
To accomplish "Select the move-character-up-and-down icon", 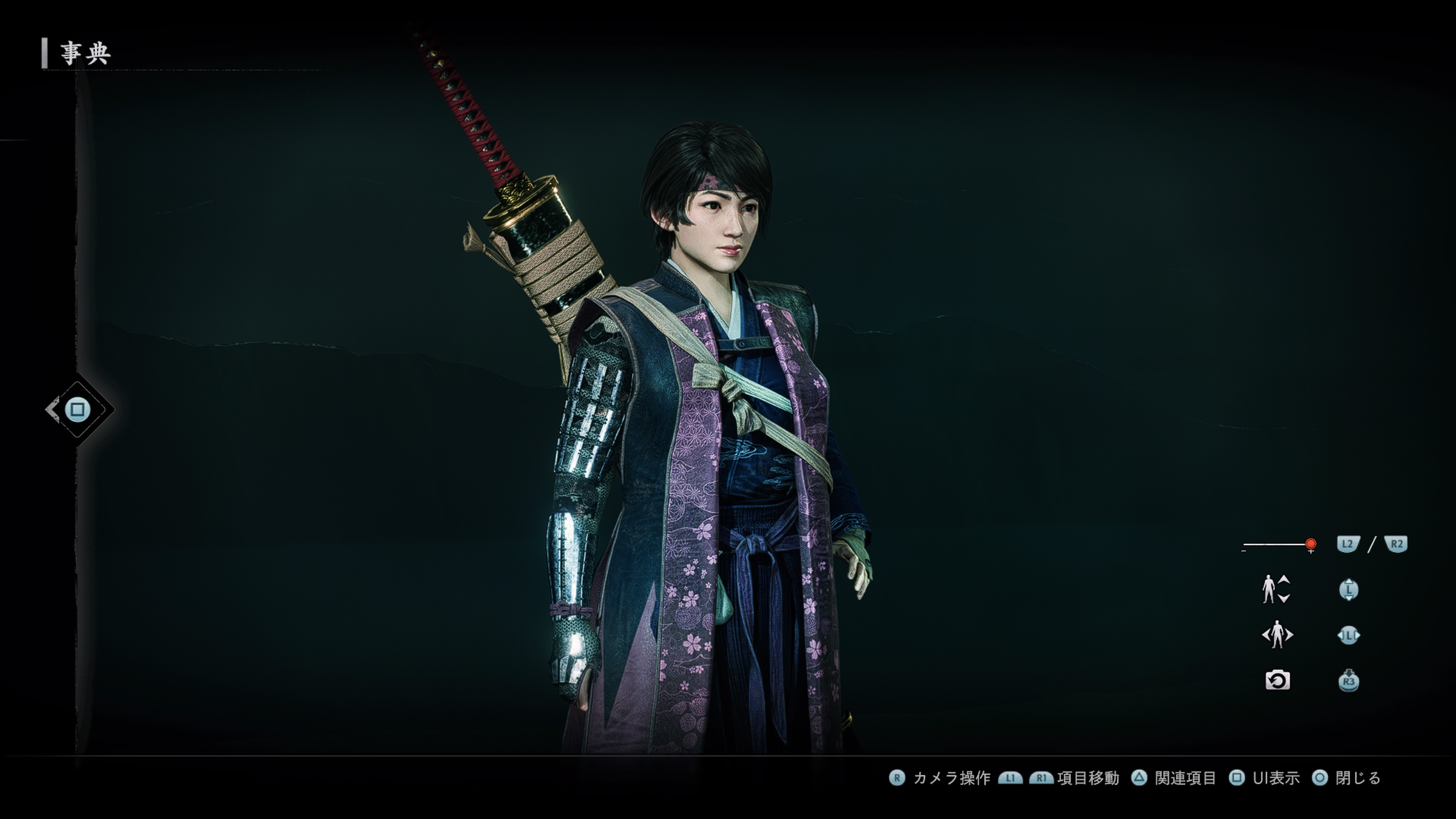I will (1276, 589).
